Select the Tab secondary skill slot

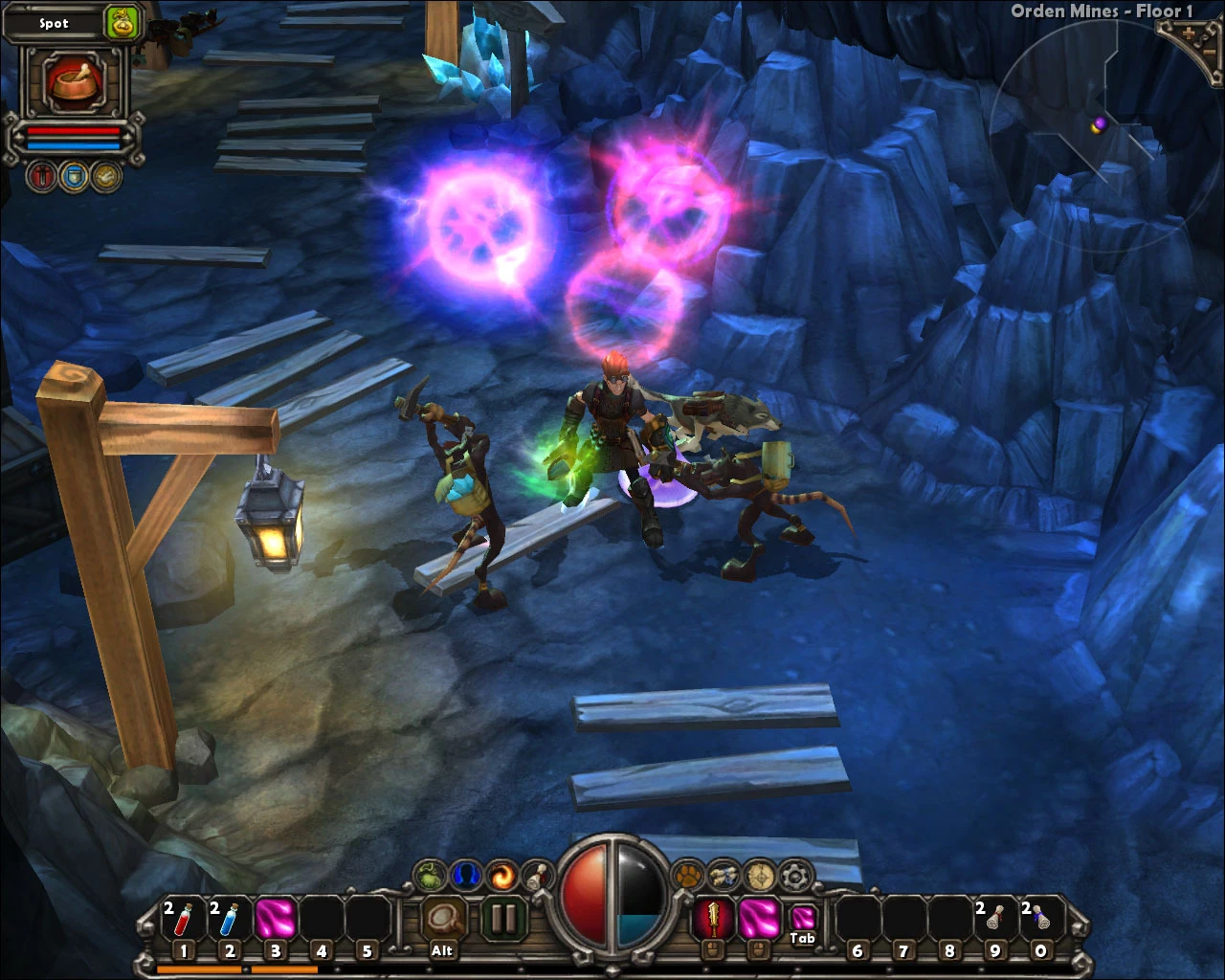coord(802,915)
